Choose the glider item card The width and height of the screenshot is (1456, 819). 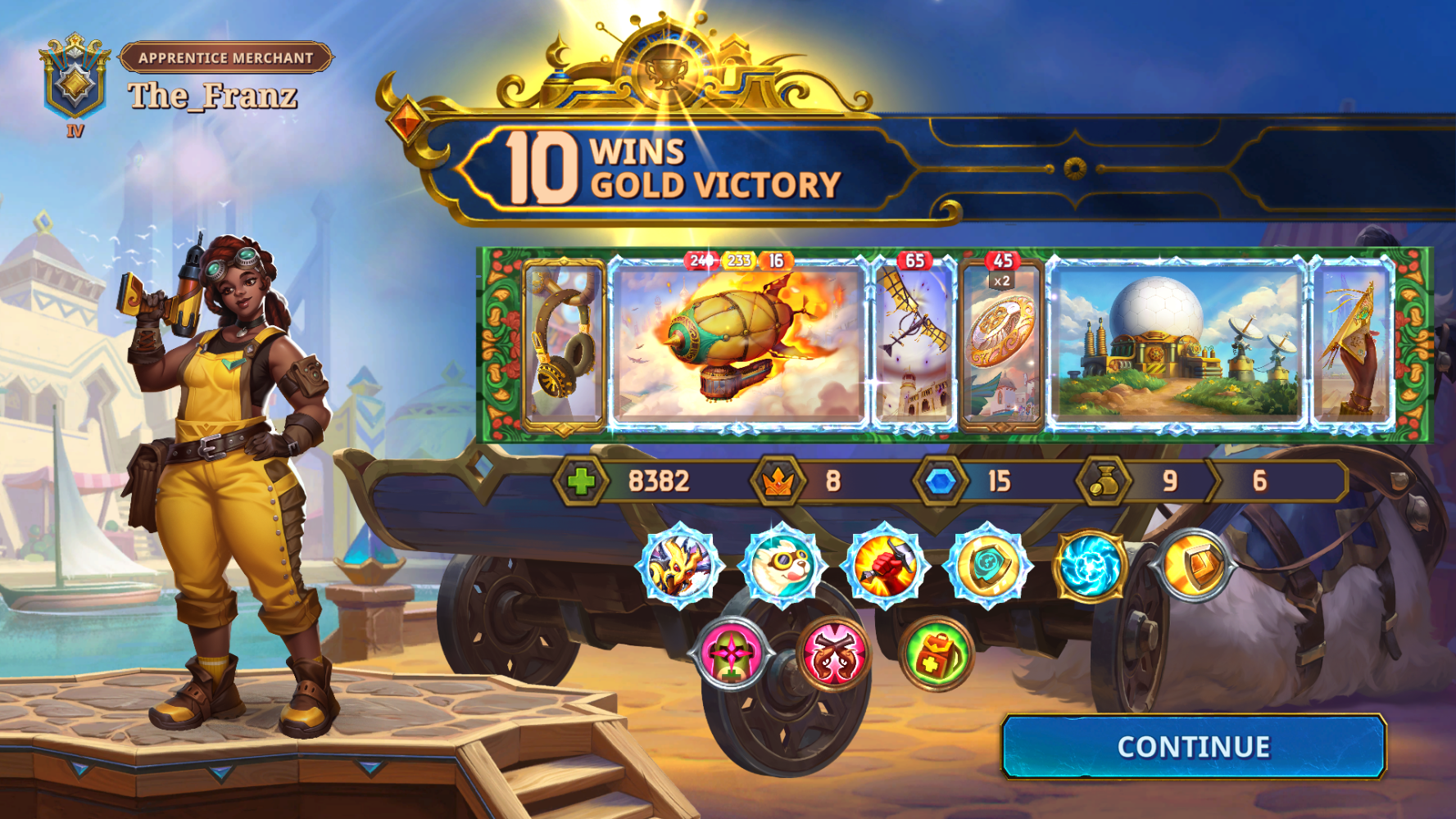[914, 346]
